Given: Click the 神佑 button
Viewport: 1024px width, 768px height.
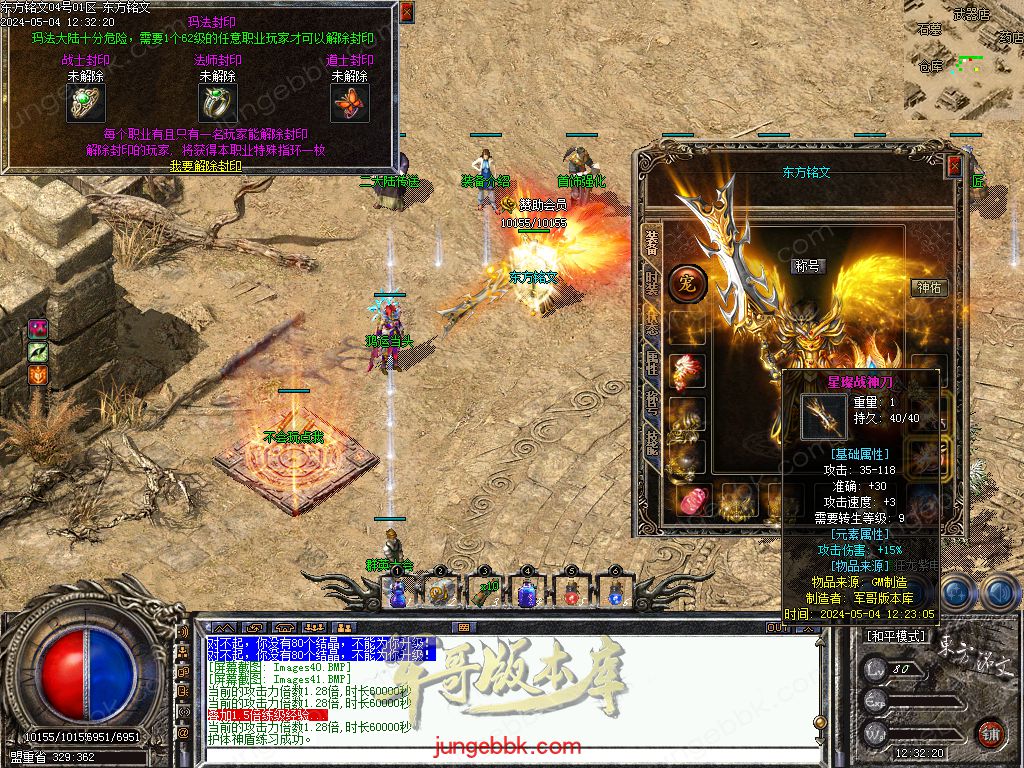Looking at the screenshot, I should [x=930, y=287].
